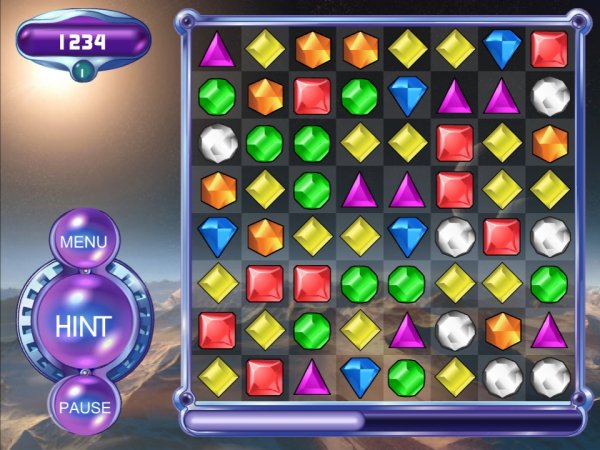Choose the blue diamond gem in the top row

tap(500, 49)
